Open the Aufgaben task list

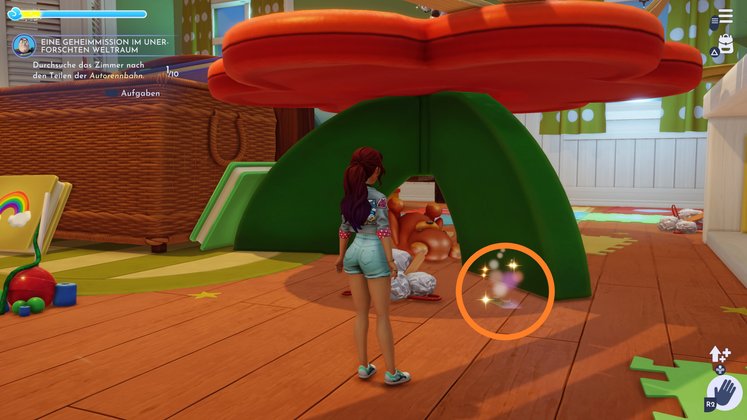(138, 92)
